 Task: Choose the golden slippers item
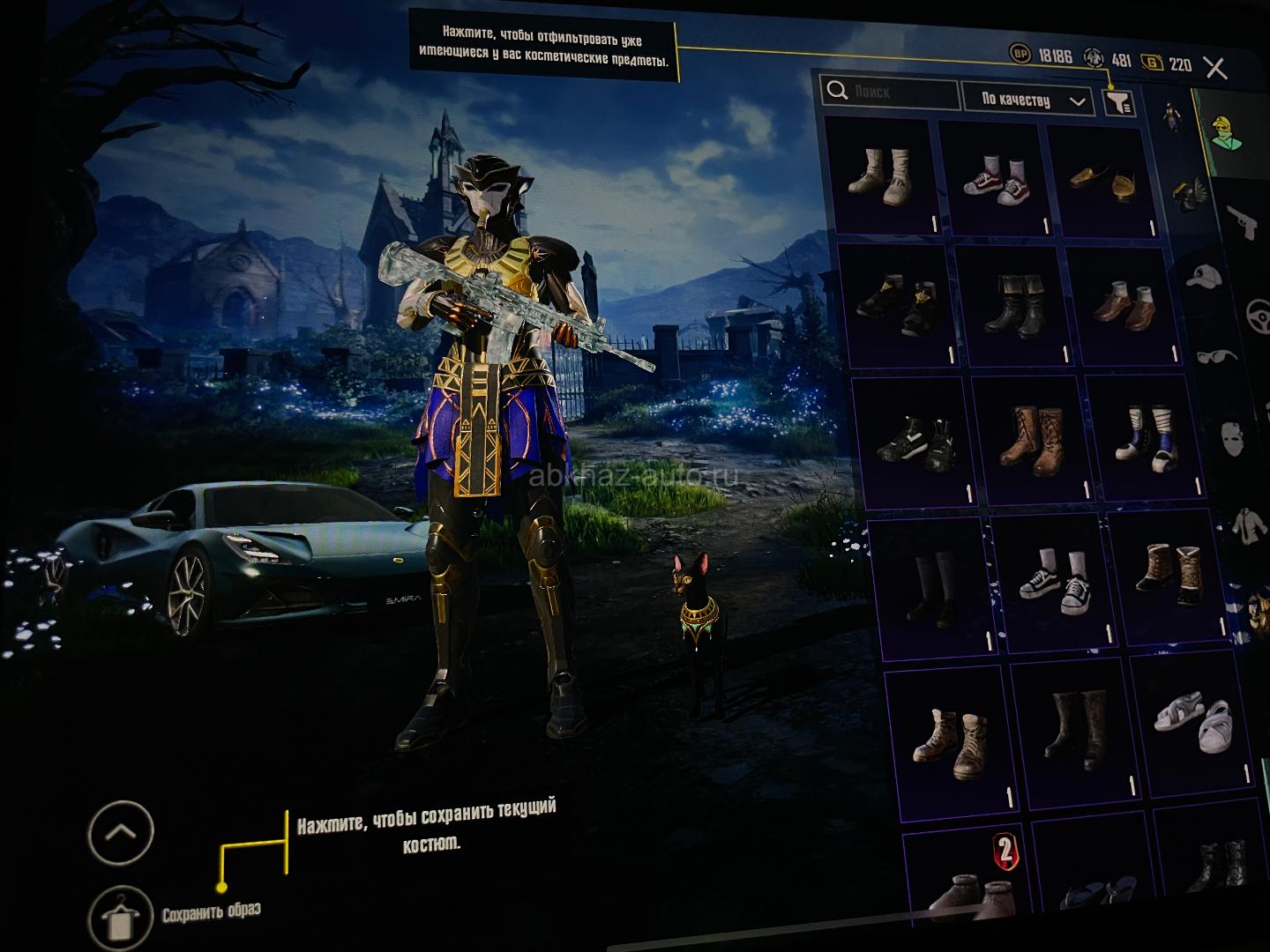pyautogui.click(x=1102, y=180)
